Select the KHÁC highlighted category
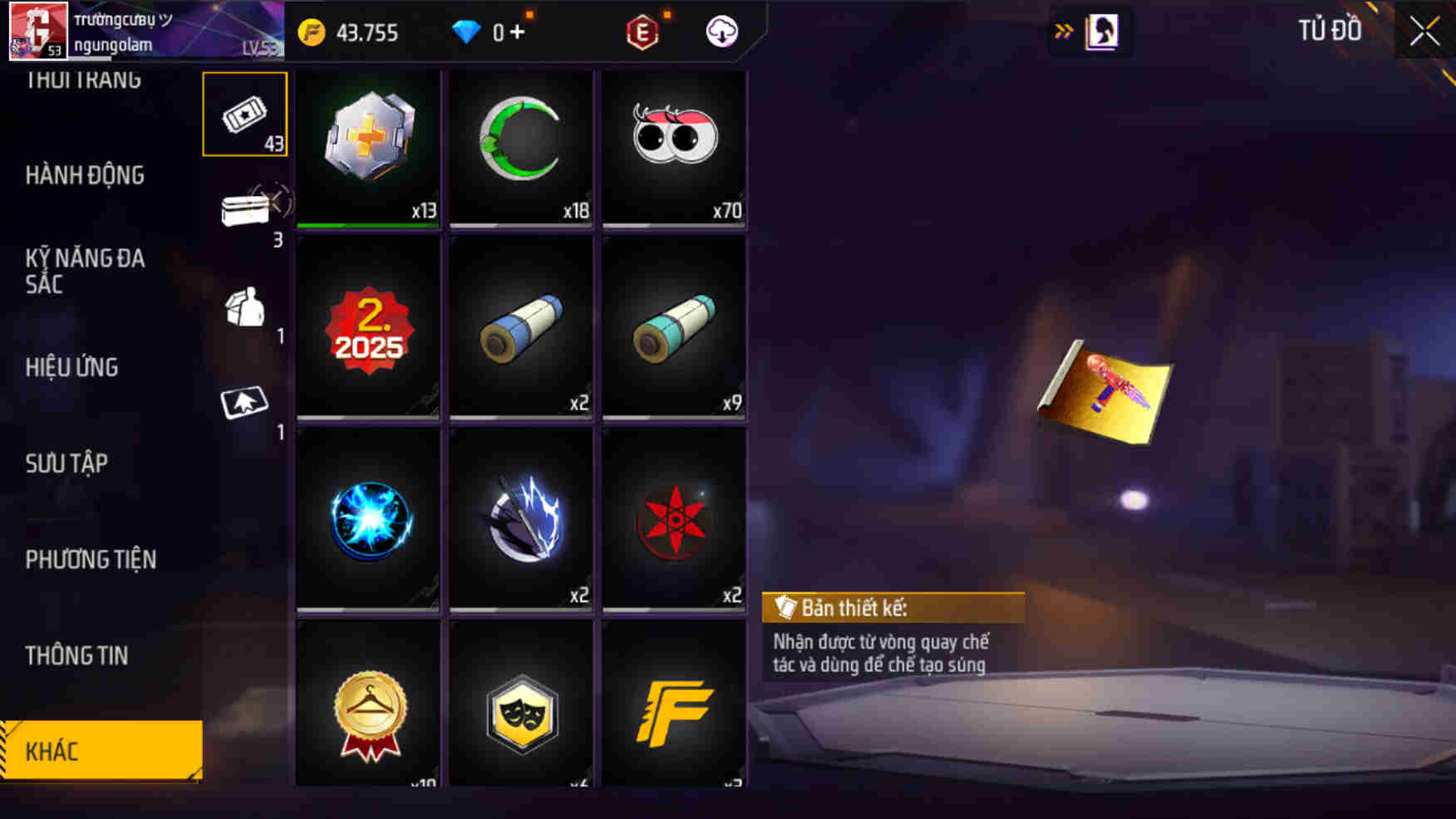 pos(52,750)
